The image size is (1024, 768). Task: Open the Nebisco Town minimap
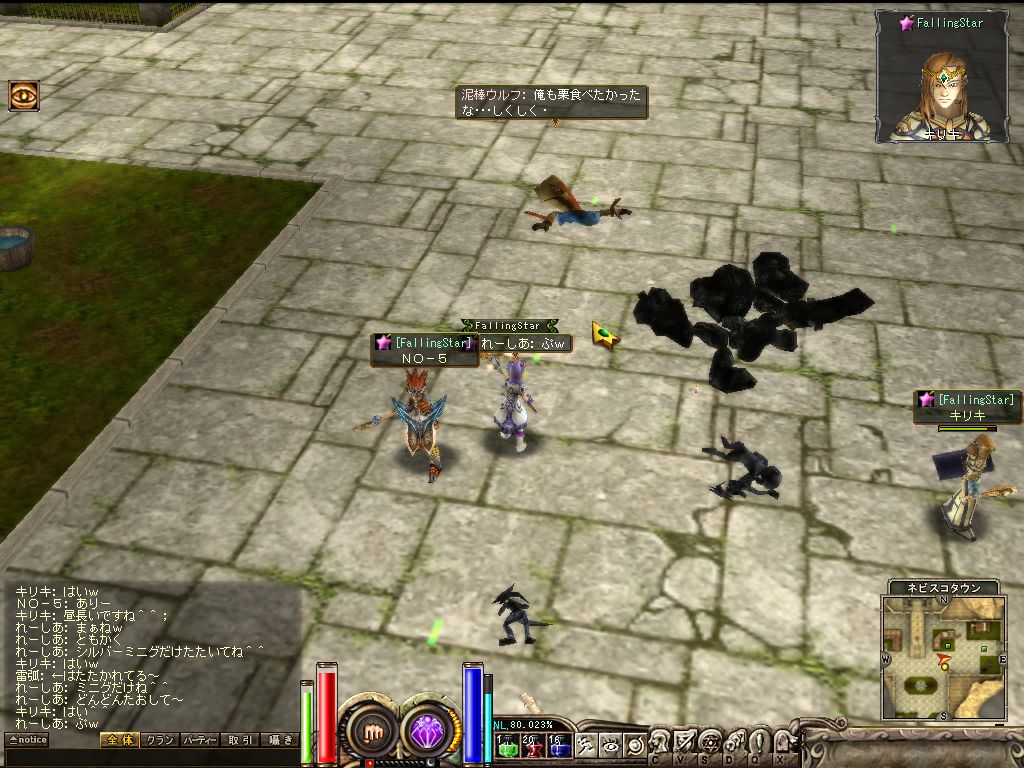pos(942,657)
